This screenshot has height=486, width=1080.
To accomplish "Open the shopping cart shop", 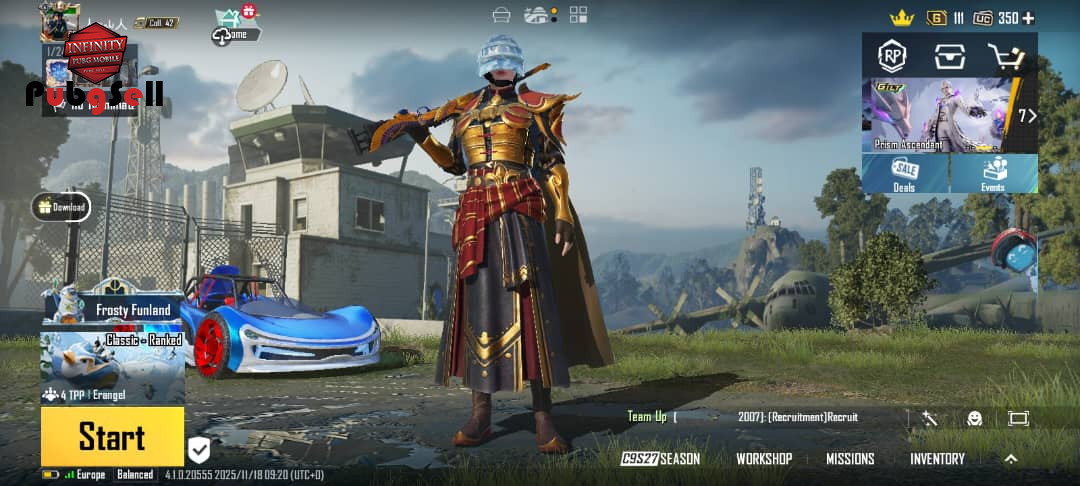I will (1005, 56).
